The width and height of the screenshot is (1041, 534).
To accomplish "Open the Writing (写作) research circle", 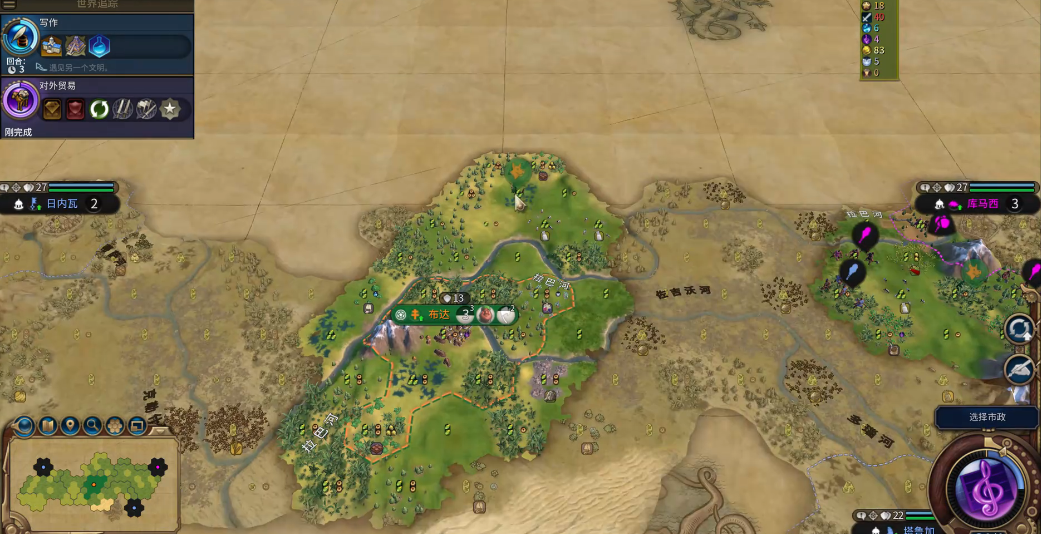I will pyautogui.click(x=19, y=38).
